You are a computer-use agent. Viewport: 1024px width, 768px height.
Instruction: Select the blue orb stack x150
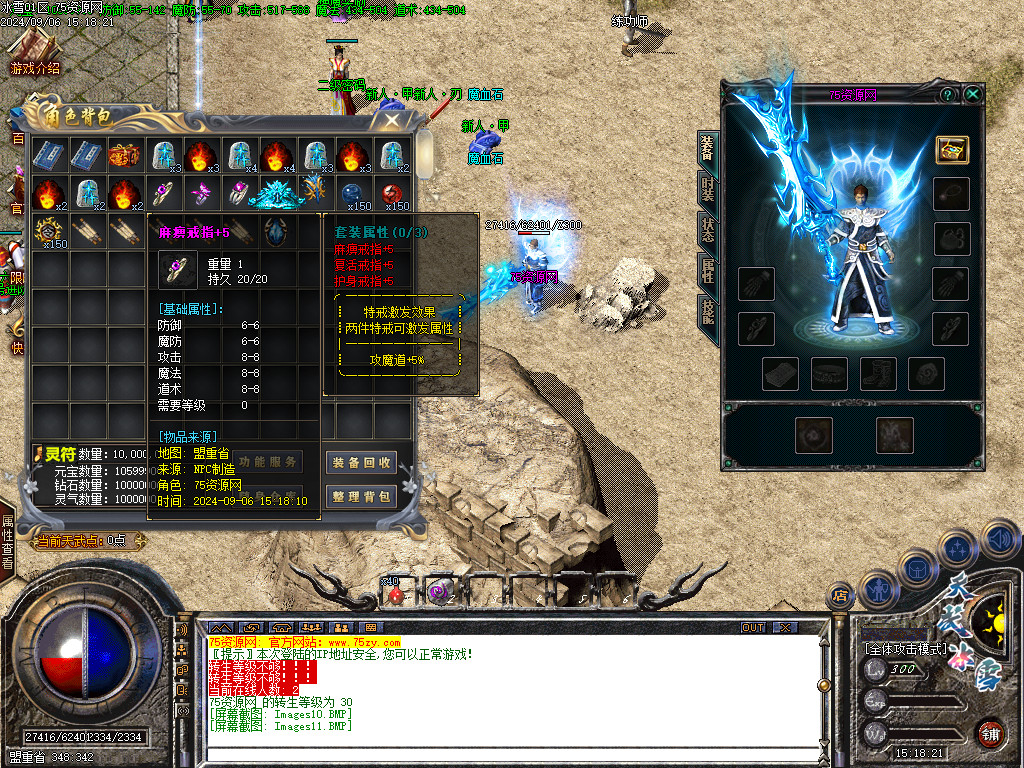pyautogui.click(x=352, y=193)
